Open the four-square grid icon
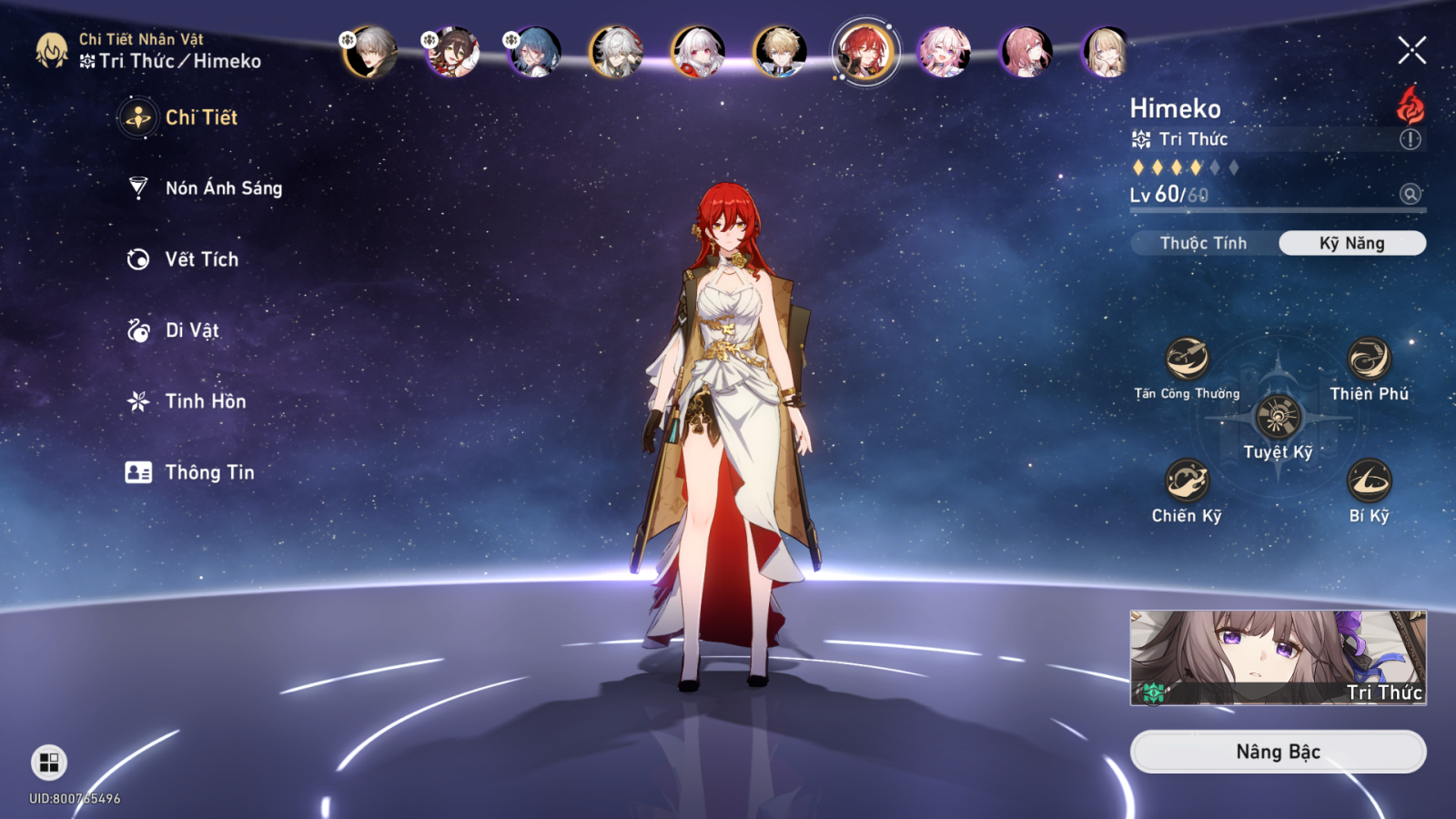This screenshot has height=819, width=1456. tap(49, 763)
